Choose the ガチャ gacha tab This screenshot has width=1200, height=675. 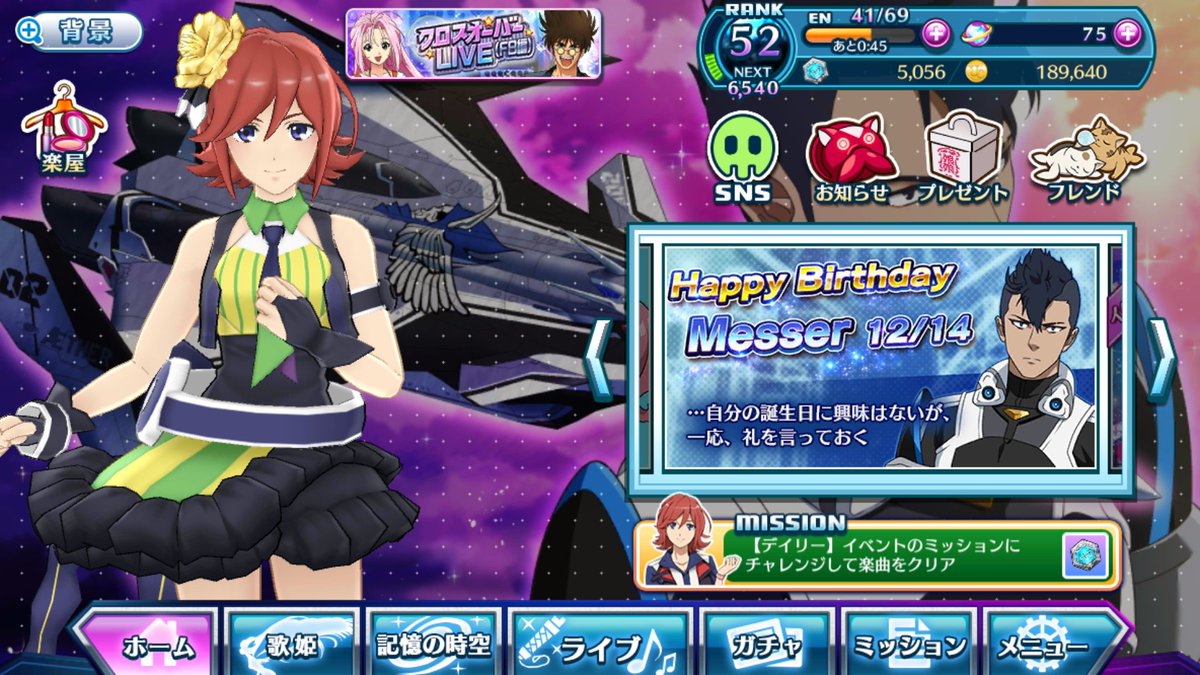(766, 645)
